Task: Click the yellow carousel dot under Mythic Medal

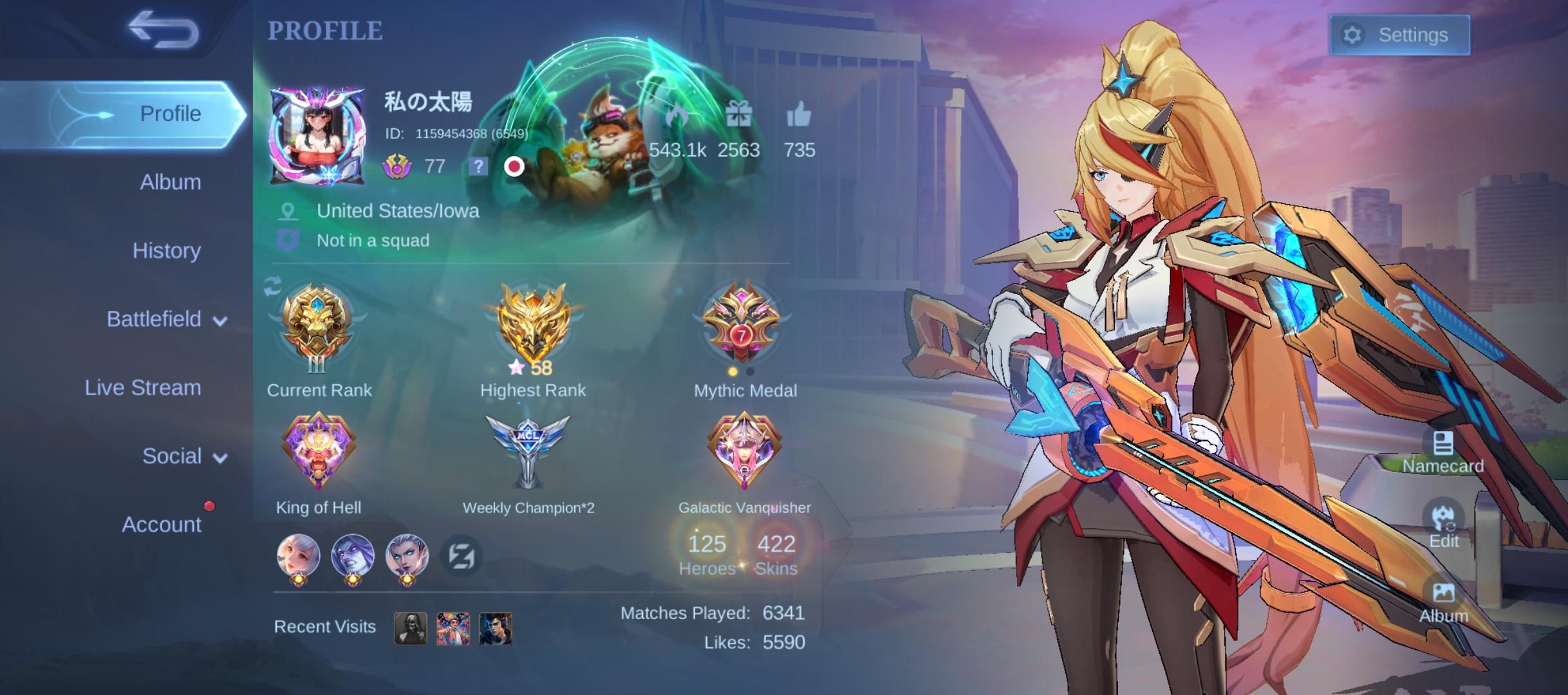Action: pyautogui.click(x=733, y=372)
